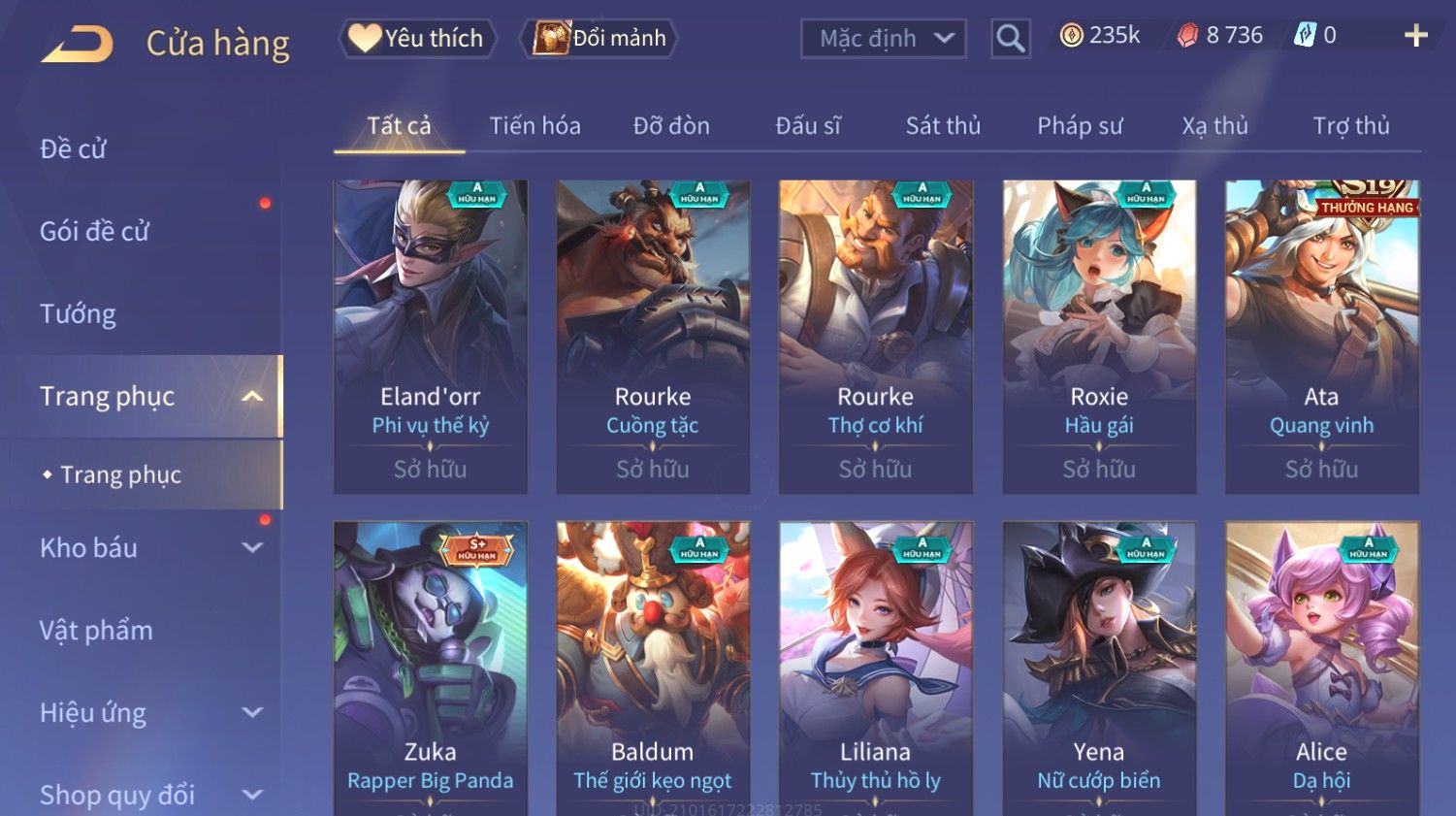Switch to the Tiến hóa tab
The width and height of the screenshot is (1456, 816).
point(534,126)
